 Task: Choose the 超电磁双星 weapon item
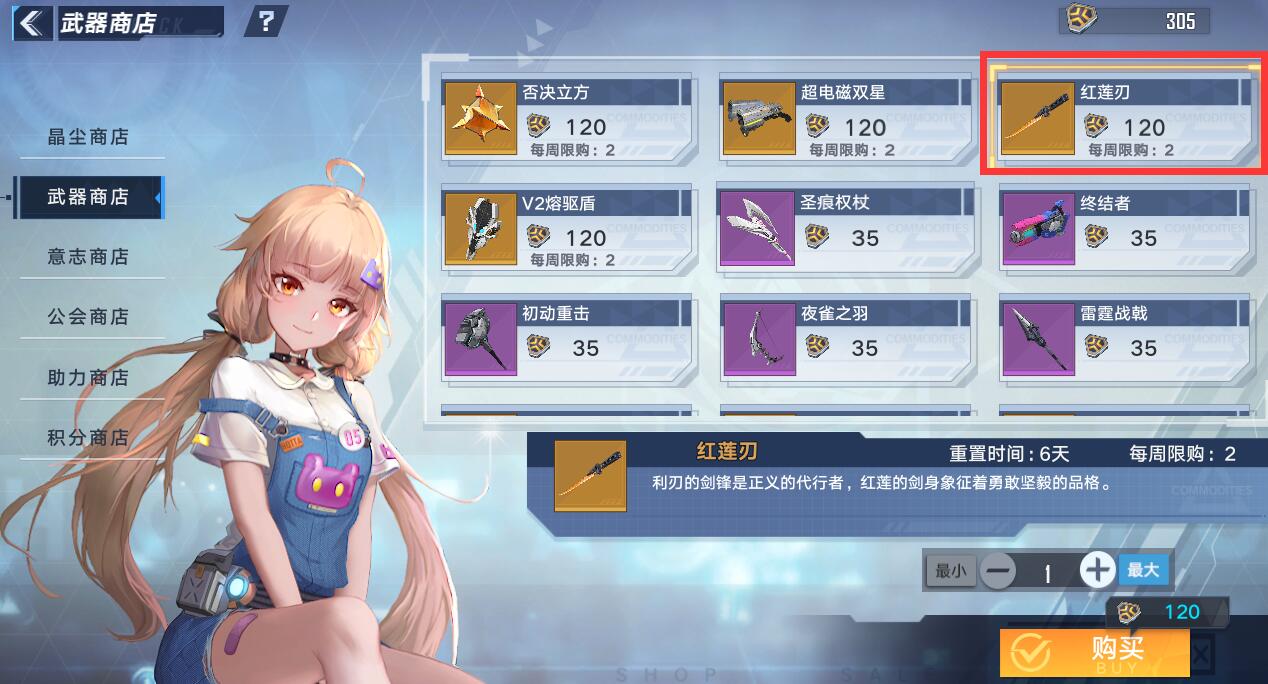(x=846, y=119)
